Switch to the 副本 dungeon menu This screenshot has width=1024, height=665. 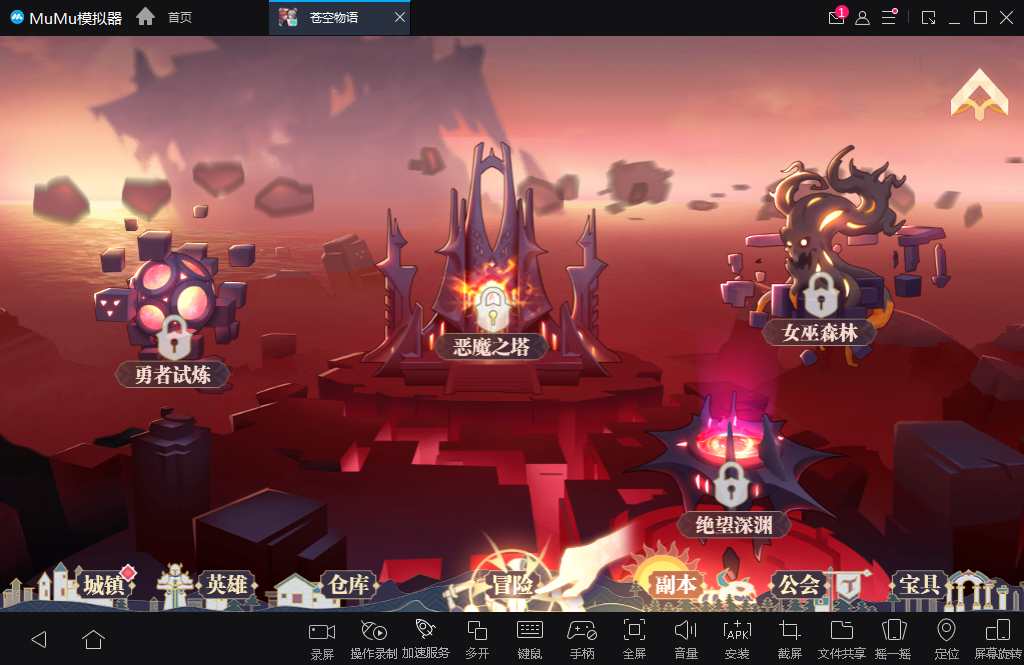coord(675,585)
